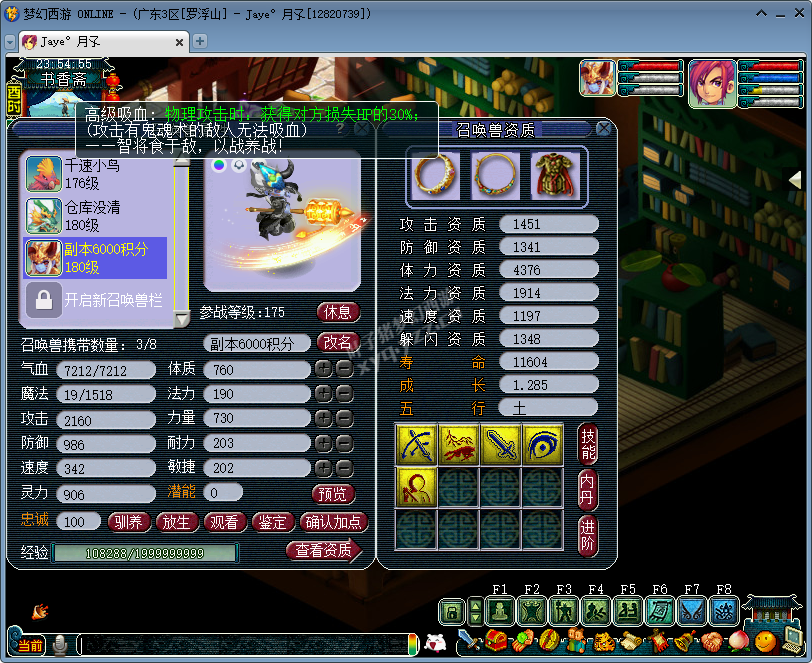
Task: Unlock new pet slot 开启新召唤兽栏
Action: coord(95,298)
